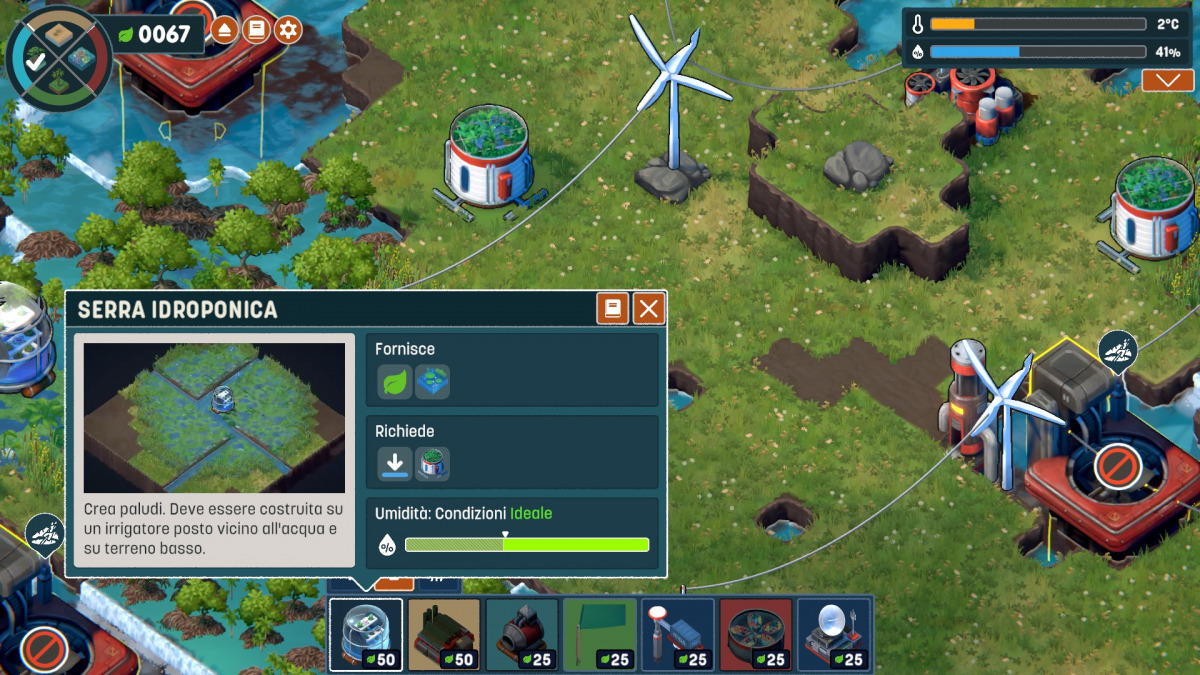1200x675 pixels.
Task: Click the download arrow icon under Richiede
Action: coord(395,464)
